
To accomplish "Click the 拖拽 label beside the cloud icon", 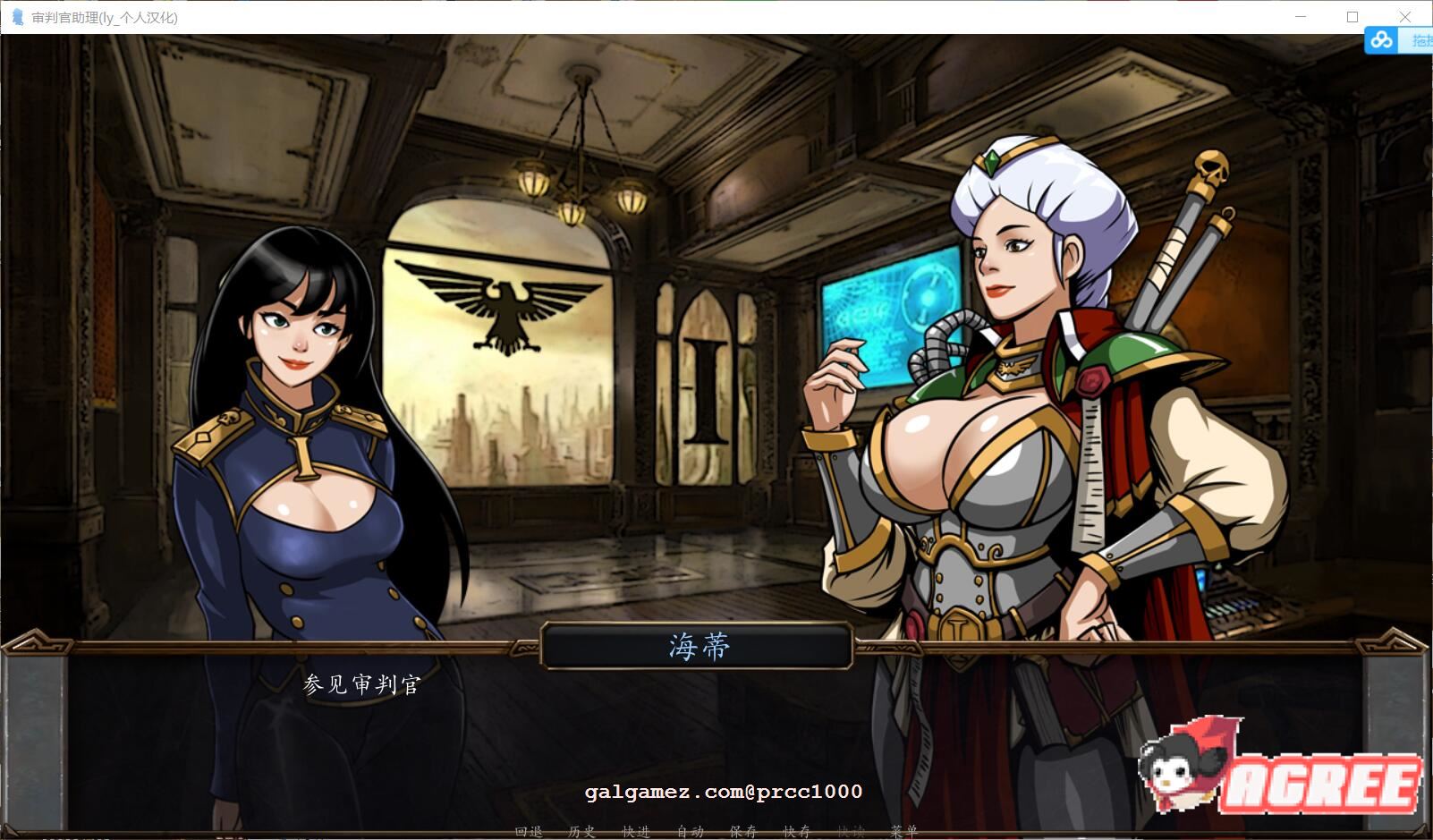I will [x=1422, y=40].
